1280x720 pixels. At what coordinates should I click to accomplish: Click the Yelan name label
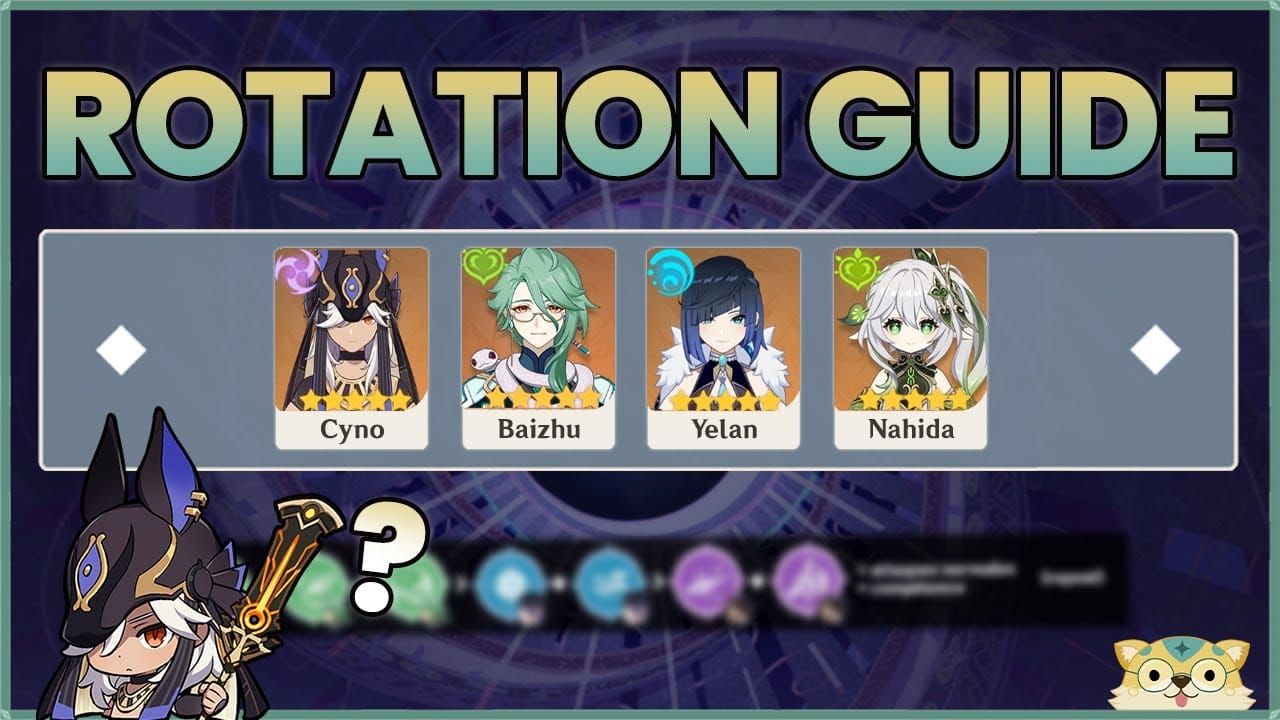pos(723,432)
